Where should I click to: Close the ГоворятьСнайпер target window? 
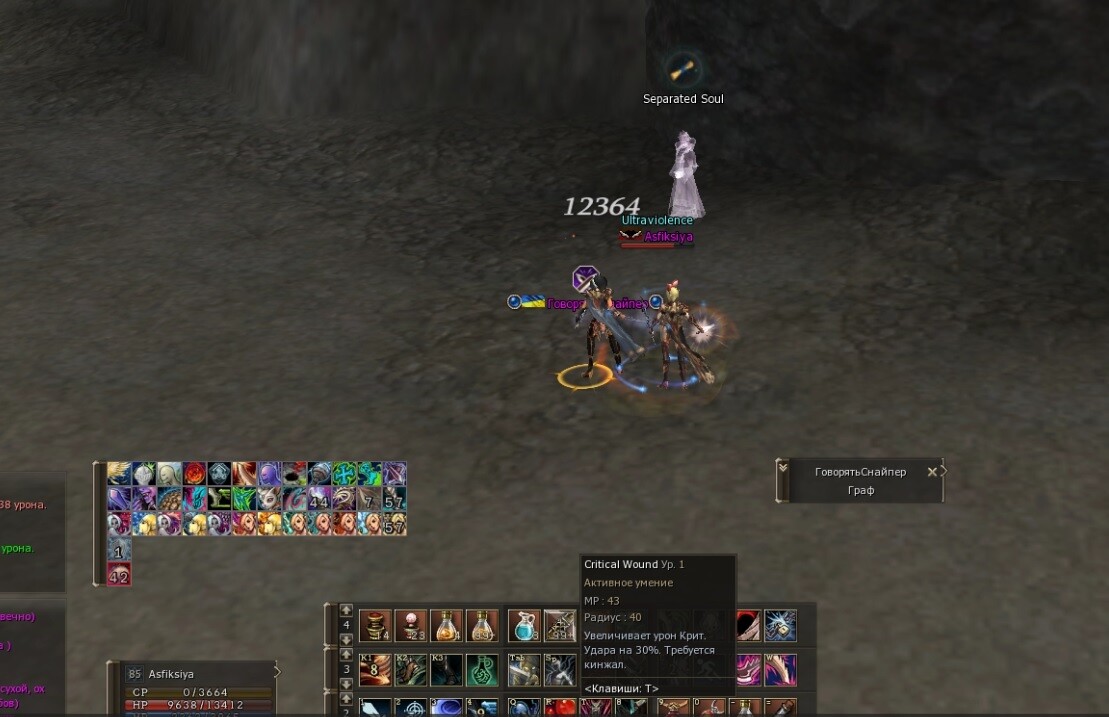[932, 472]
